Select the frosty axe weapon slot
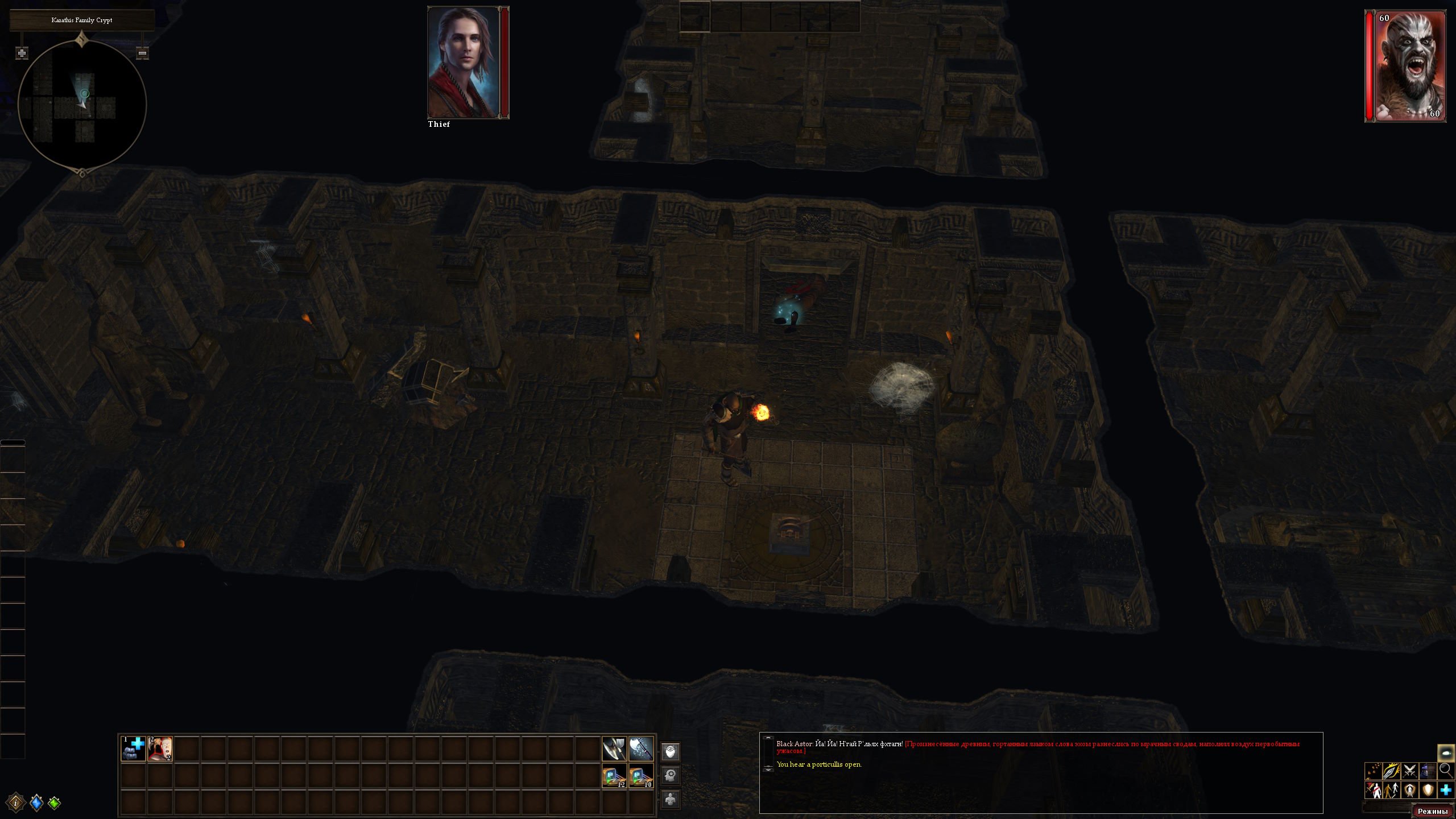Viewport: 1456px width, 819px height. point(641,748)
